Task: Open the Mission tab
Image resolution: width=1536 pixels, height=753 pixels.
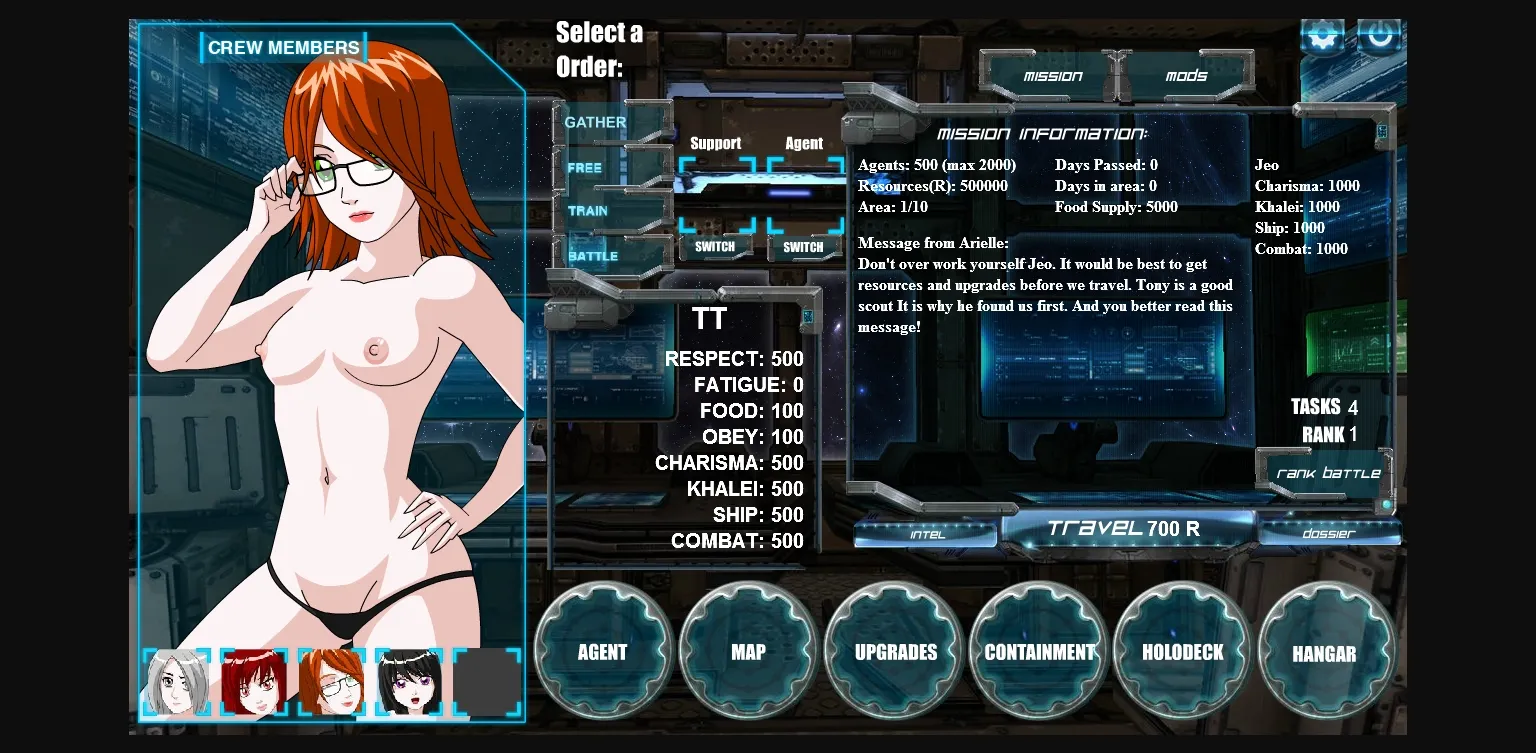Action: pyautogui.click(x=1052, y=76)
